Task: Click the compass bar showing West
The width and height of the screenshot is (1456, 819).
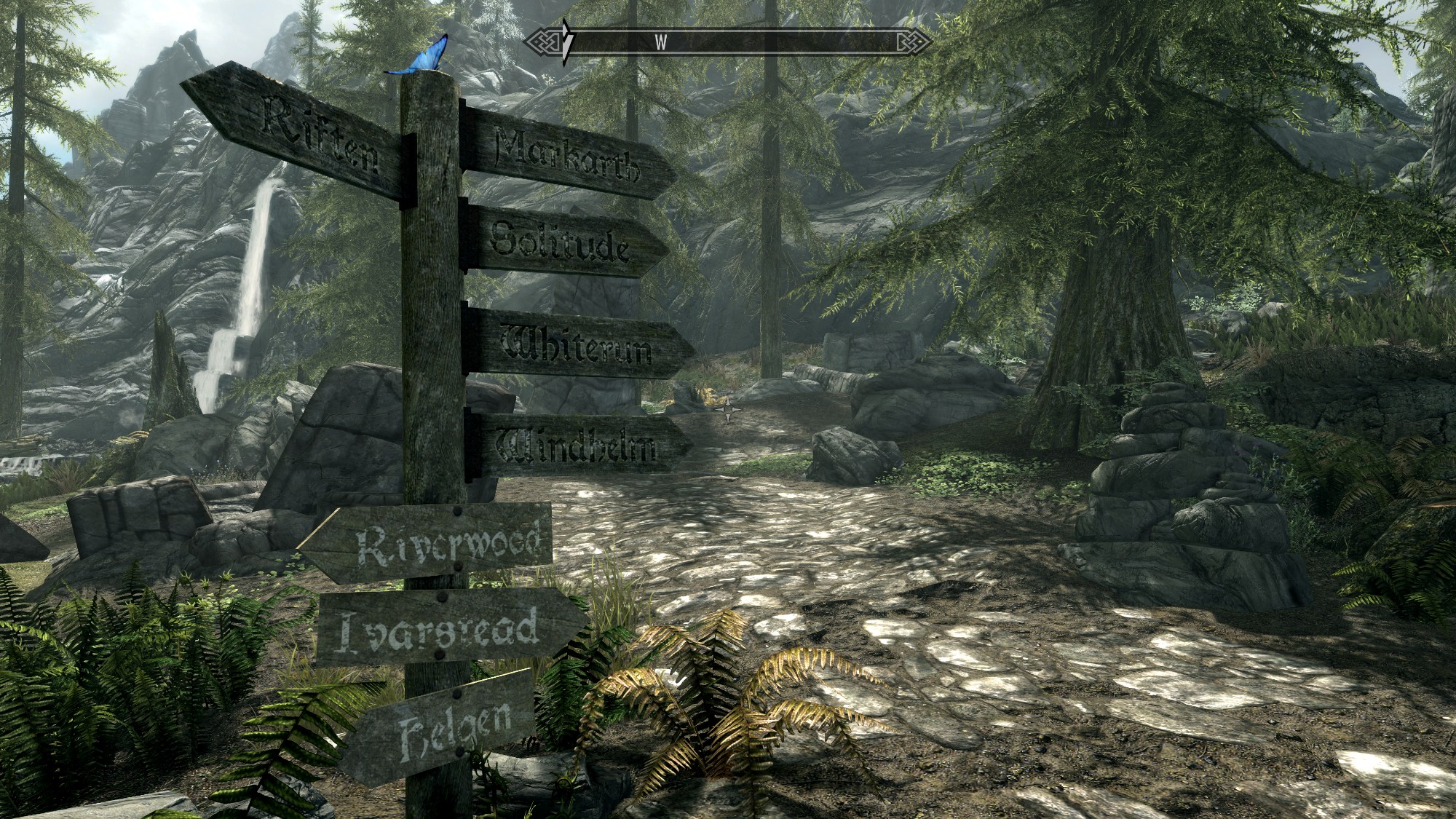Action: 728,41
